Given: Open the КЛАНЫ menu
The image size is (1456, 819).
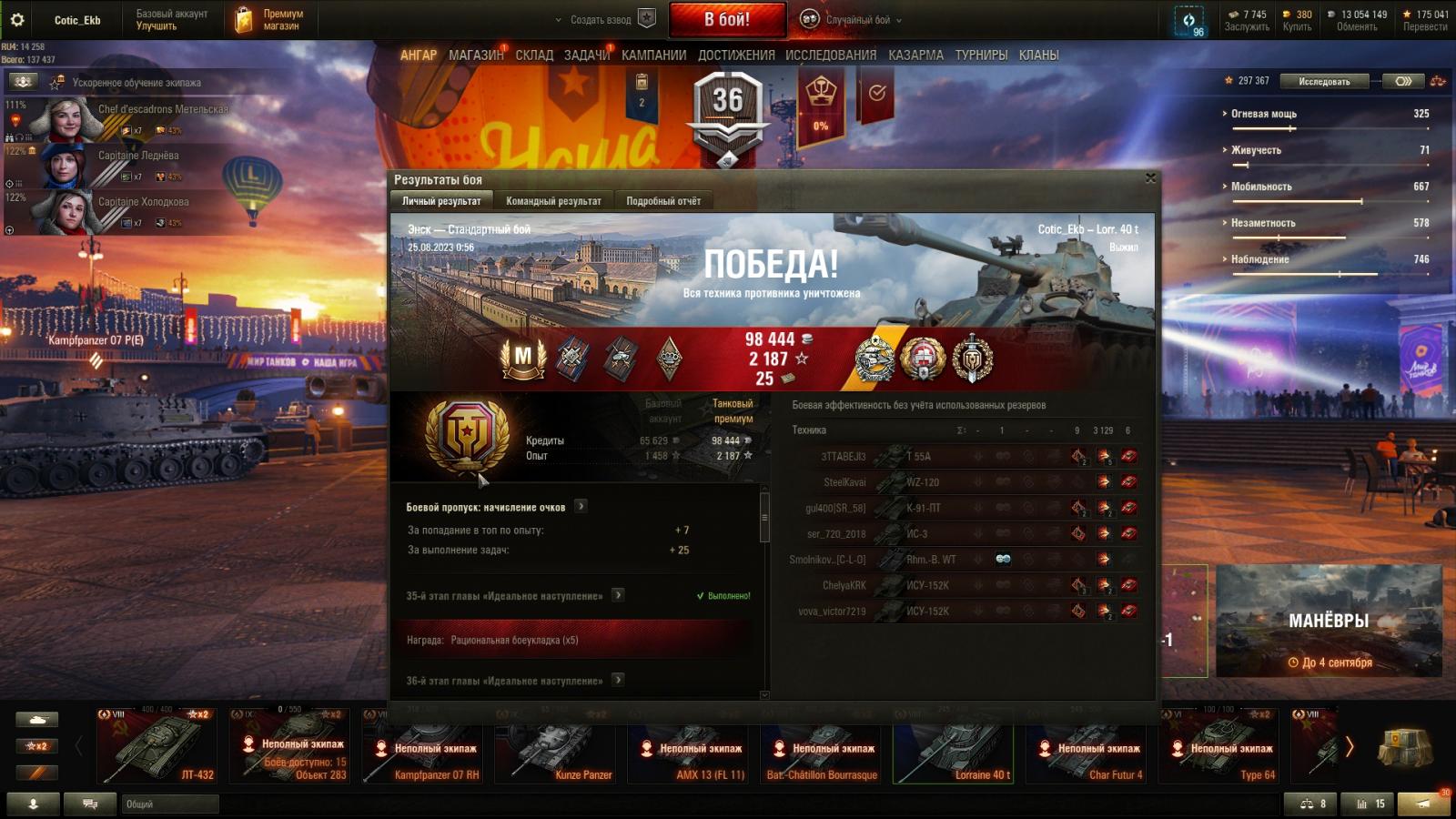Looking at the screenshot, I should tap(1038, 56).
